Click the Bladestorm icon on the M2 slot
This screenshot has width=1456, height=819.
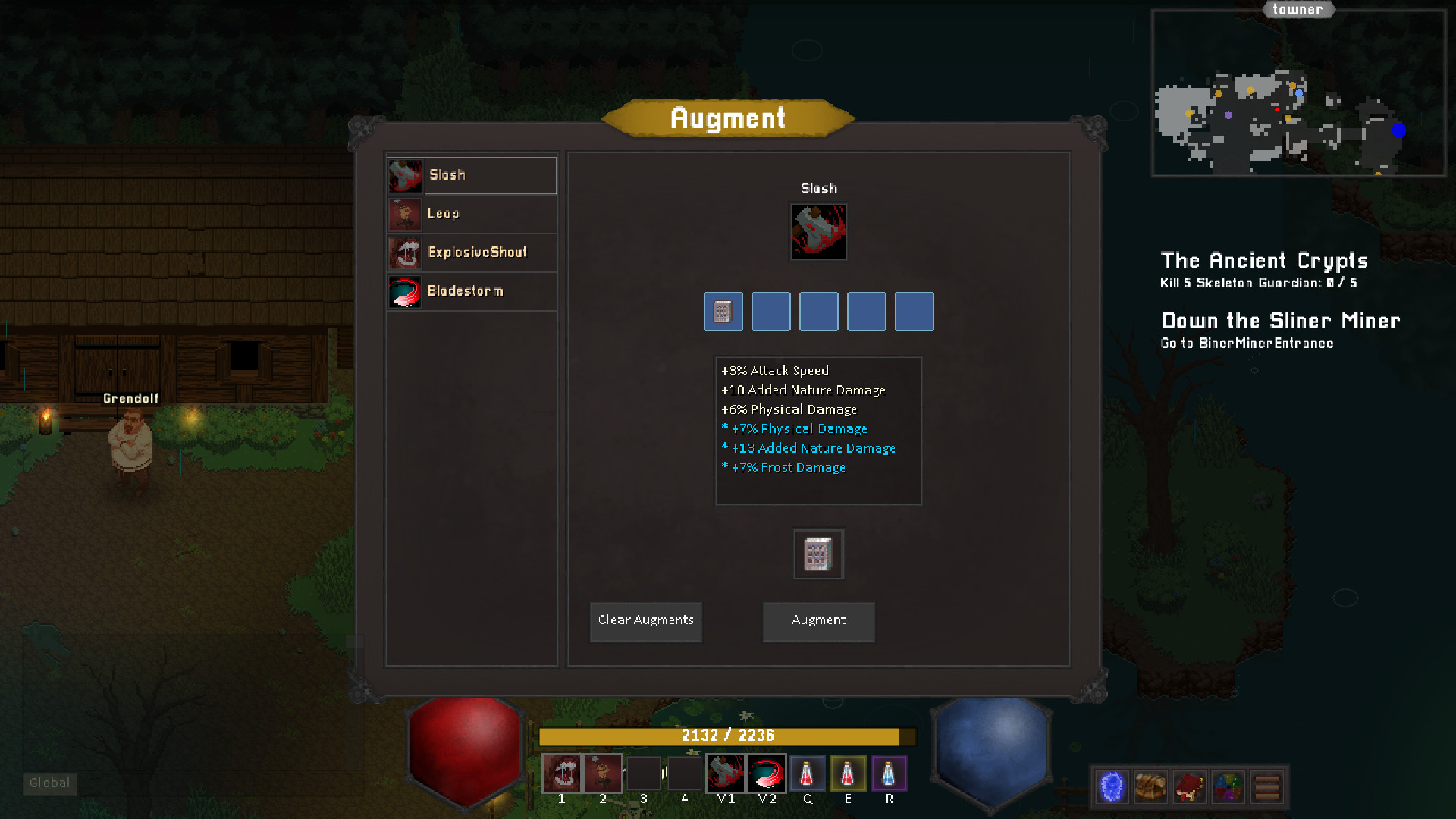click(767, 773)
